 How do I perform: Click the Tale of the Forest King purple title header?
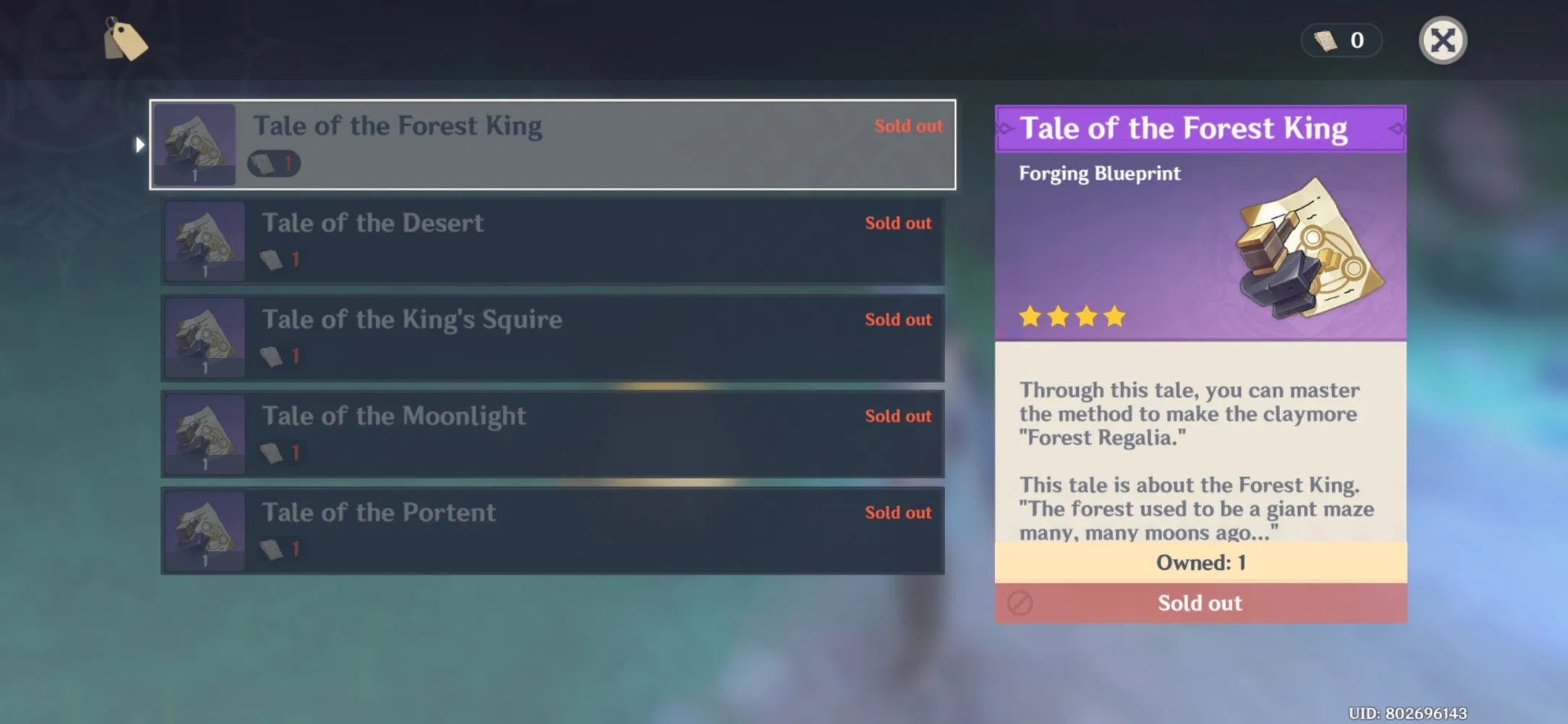pos(1200,128)
